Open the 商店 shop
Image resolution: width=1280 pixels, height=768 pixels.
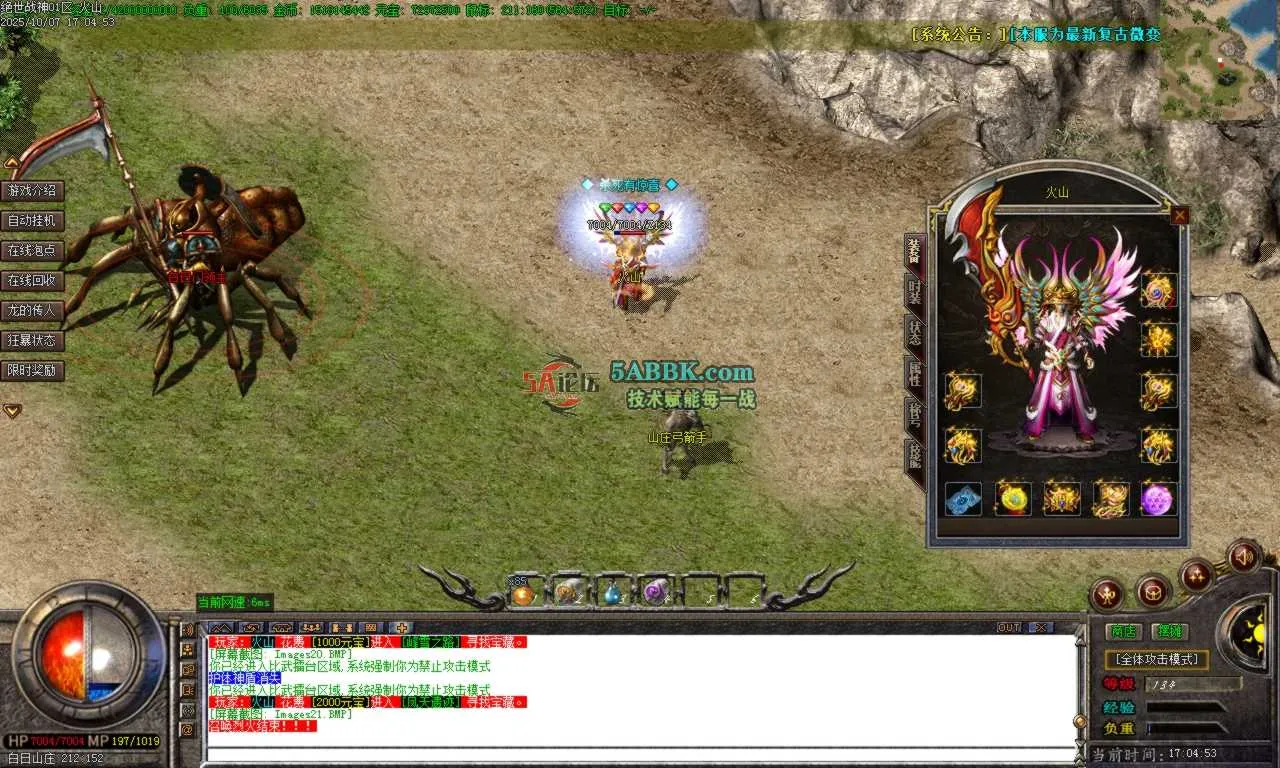click(1124, 632)
